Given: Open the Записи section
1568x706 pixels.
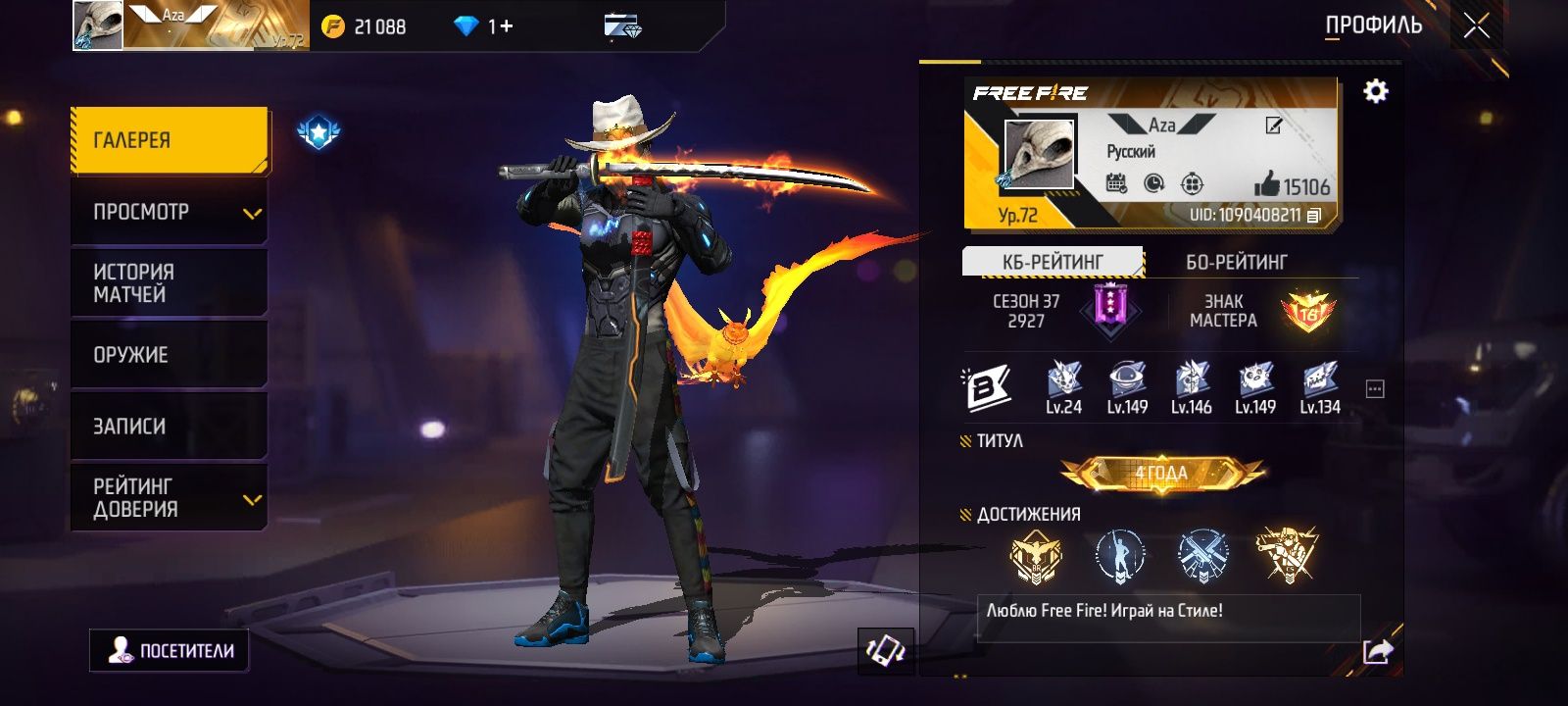Looking at the screenshot, I should click(169, 427).
